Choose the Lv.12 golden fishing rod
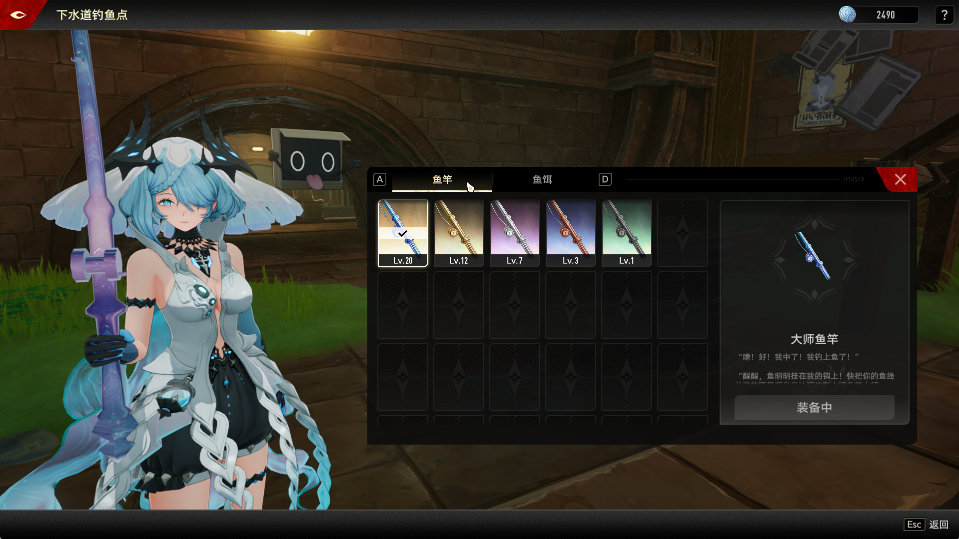Viewport: 959px width, 539px height. [459, 233]
